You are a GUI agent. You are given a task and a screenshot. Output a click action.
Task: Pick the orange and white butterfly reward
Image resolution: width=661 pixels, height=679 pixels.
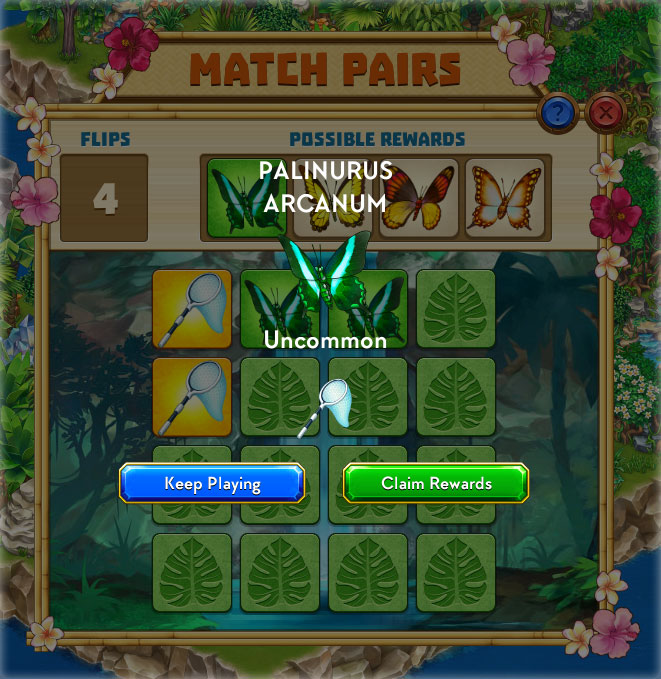click(505, 197)
